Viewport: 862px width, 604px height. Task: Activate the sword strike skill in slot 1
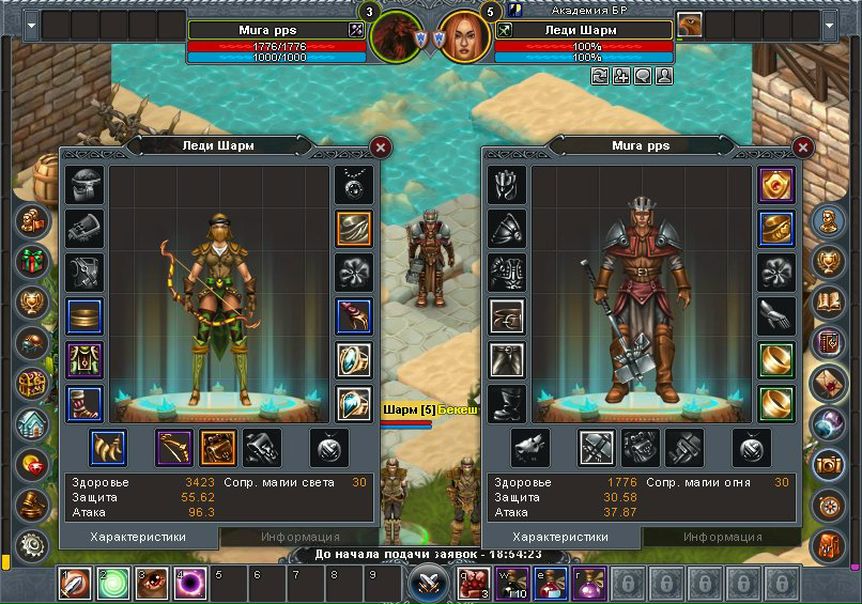click(x=75, y=583)
